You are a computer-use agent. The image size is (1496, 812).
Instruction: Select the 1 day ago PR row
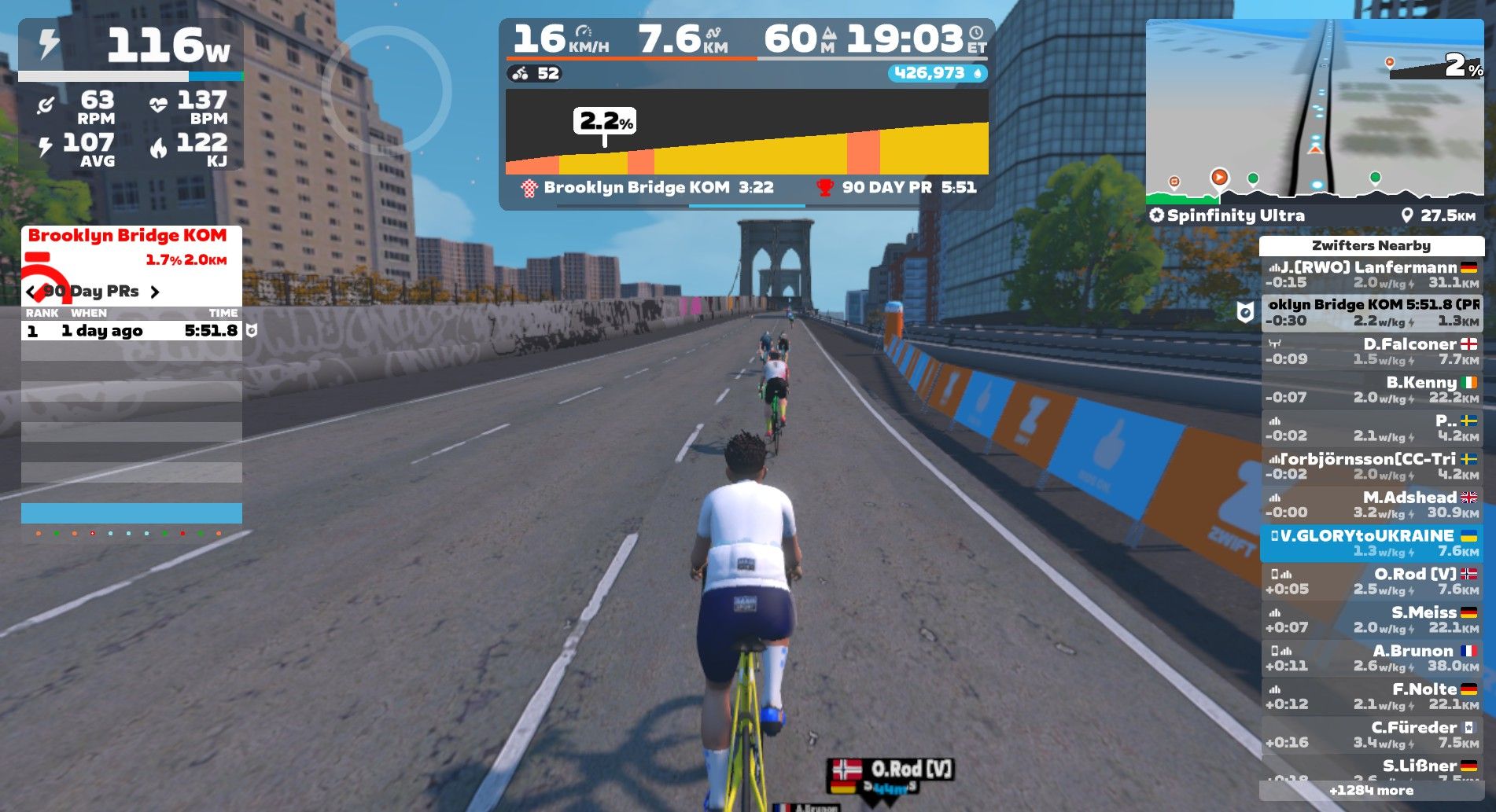[x=131, y=331]
